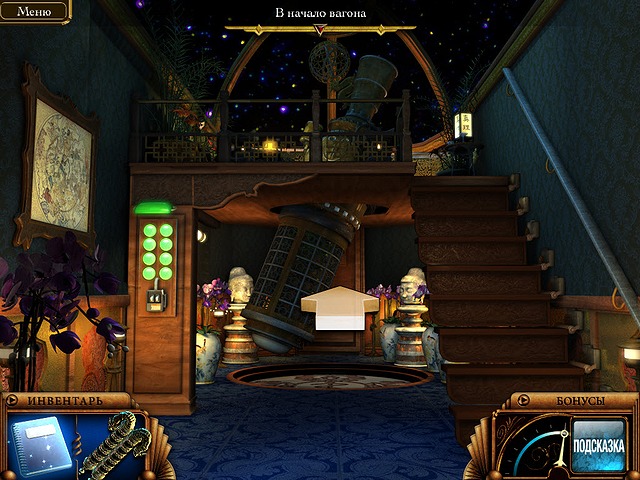Go to В начало вагона
Viewport: 640px width, 480px height.
pyautogui.click(x=320, y=15)
